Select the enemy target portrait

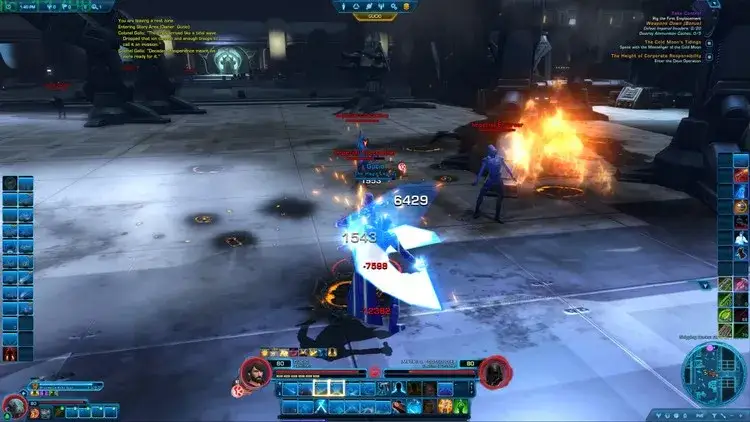pos(492,372)
